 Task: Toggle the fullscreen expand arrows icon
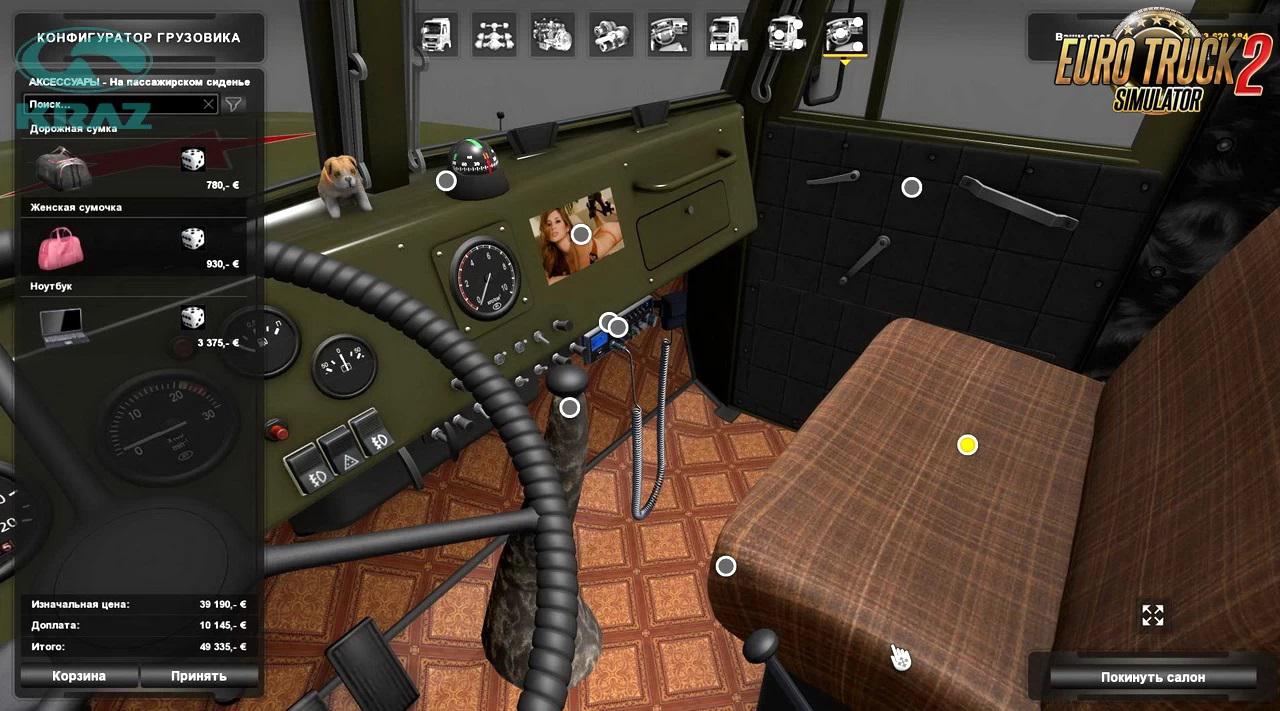[1153, 615]
